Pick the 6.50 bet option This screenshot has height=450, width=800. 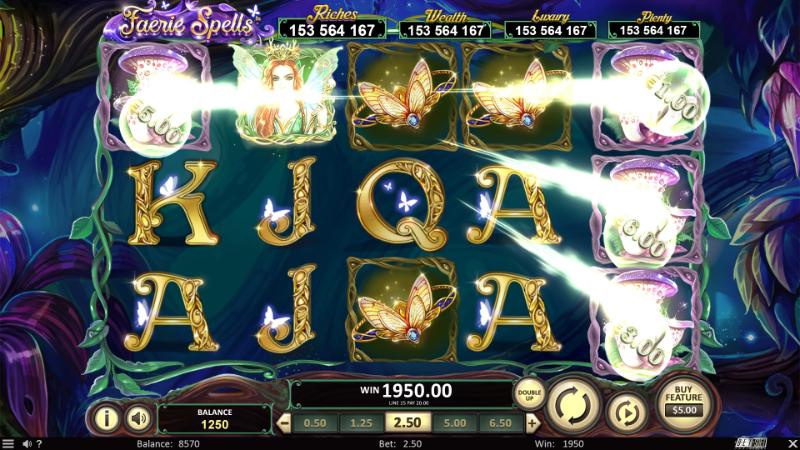click(x=502, y=423)
